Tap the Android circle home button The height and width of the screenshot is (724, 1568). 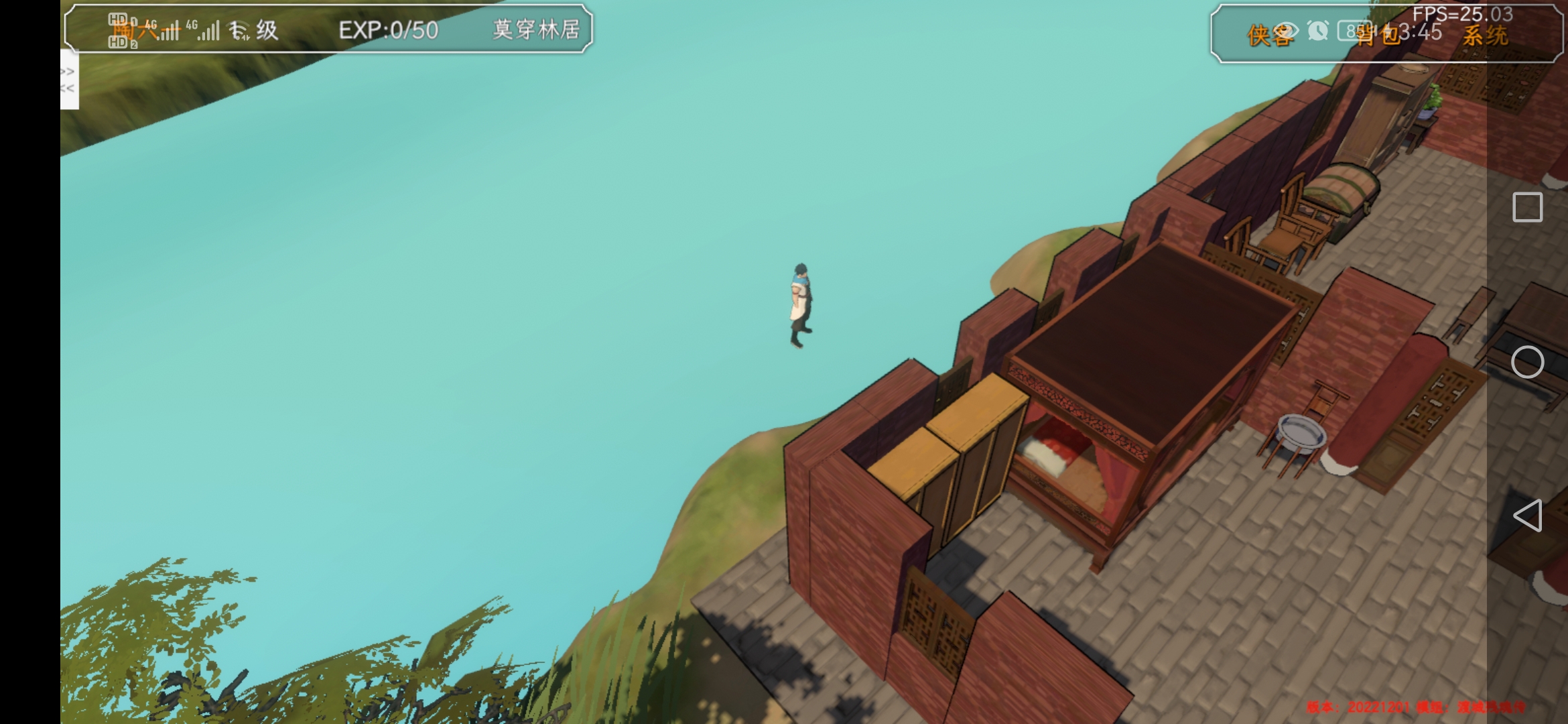[x=1527, y=363]
